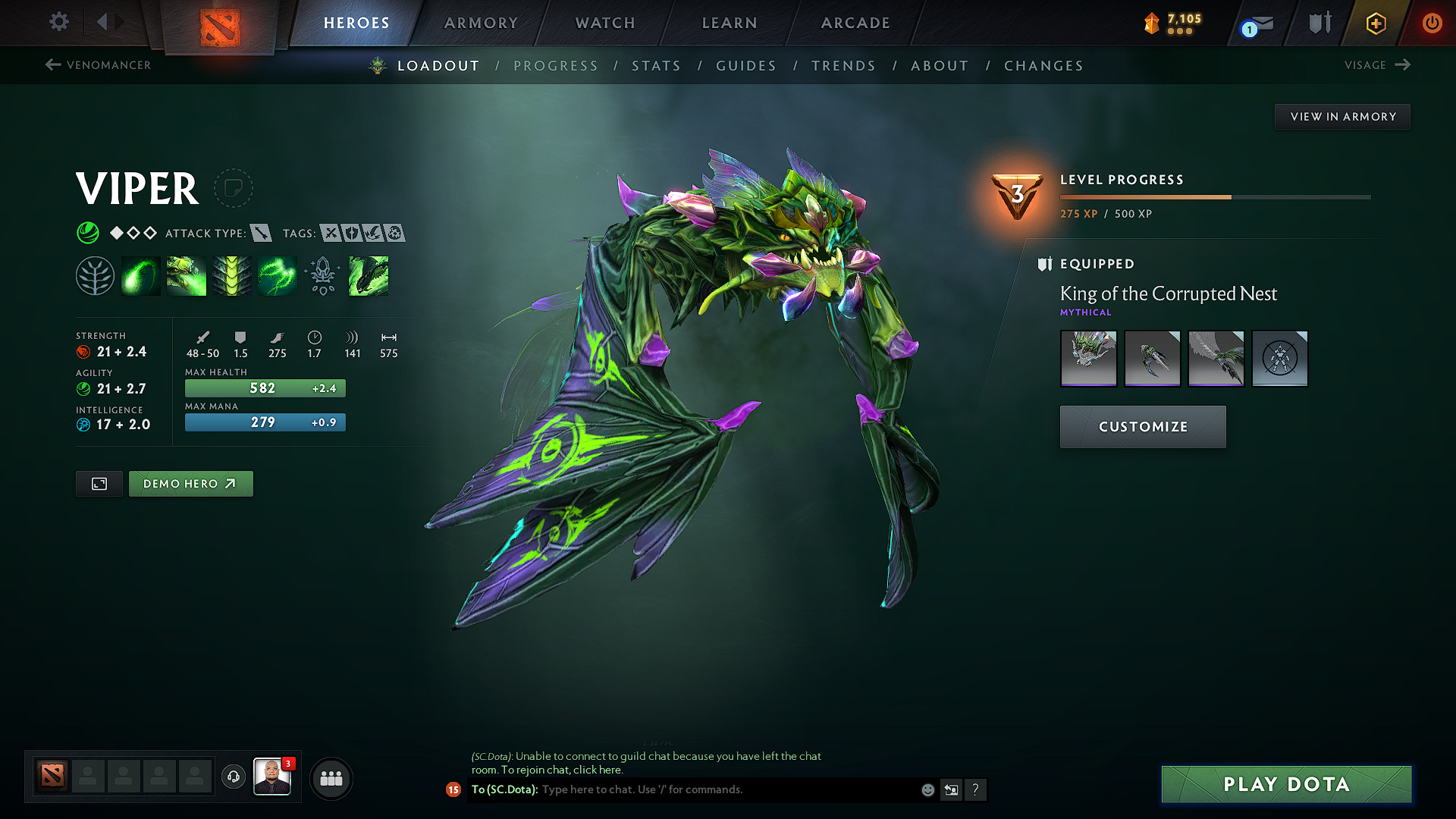Select the Poison Attack ability icon
This screenshot has width=1456, height=819.
140,275
